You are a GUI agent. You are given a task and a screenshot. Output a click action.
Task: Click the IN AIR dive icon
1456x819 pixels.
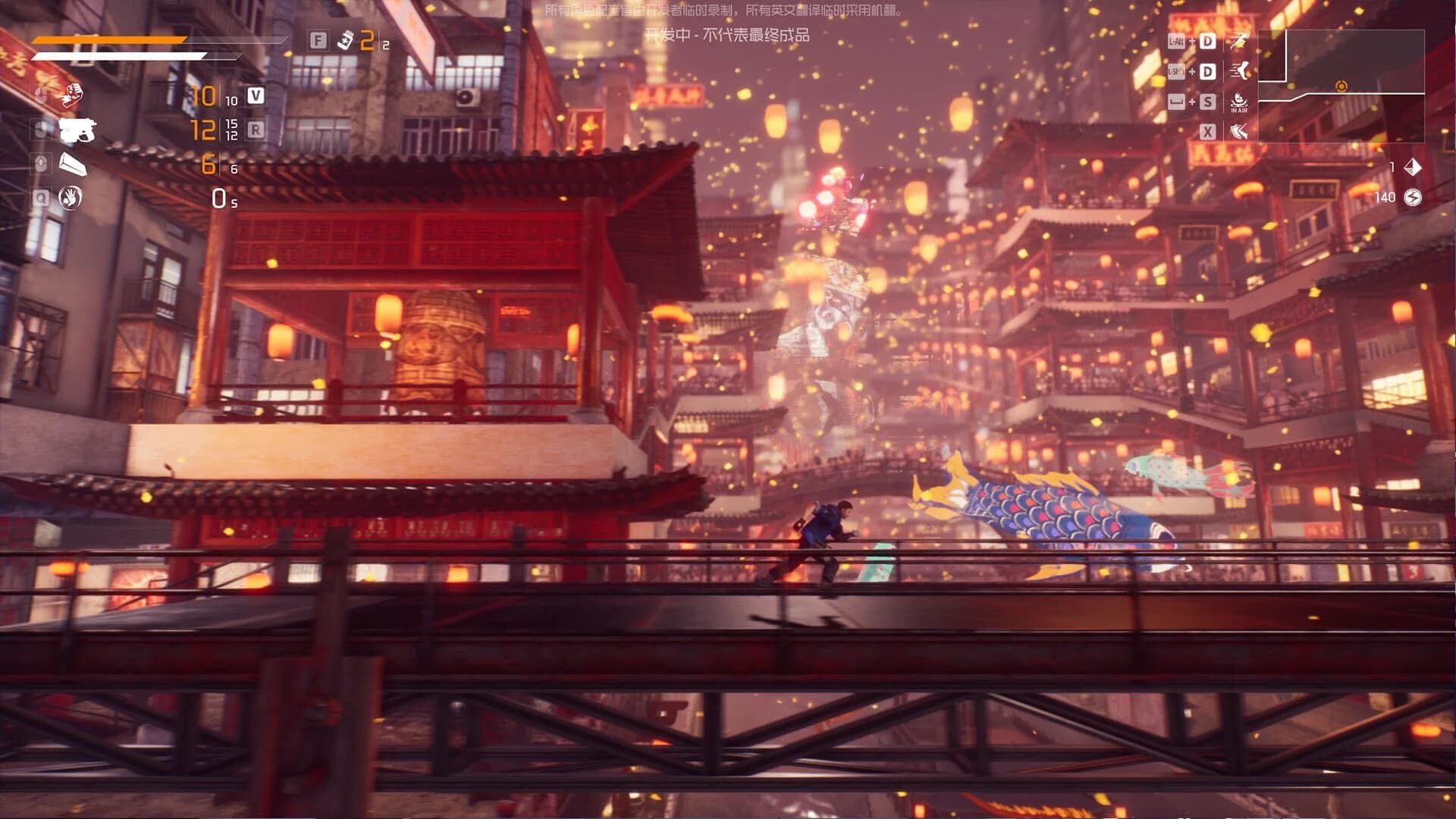point(1238,101)
